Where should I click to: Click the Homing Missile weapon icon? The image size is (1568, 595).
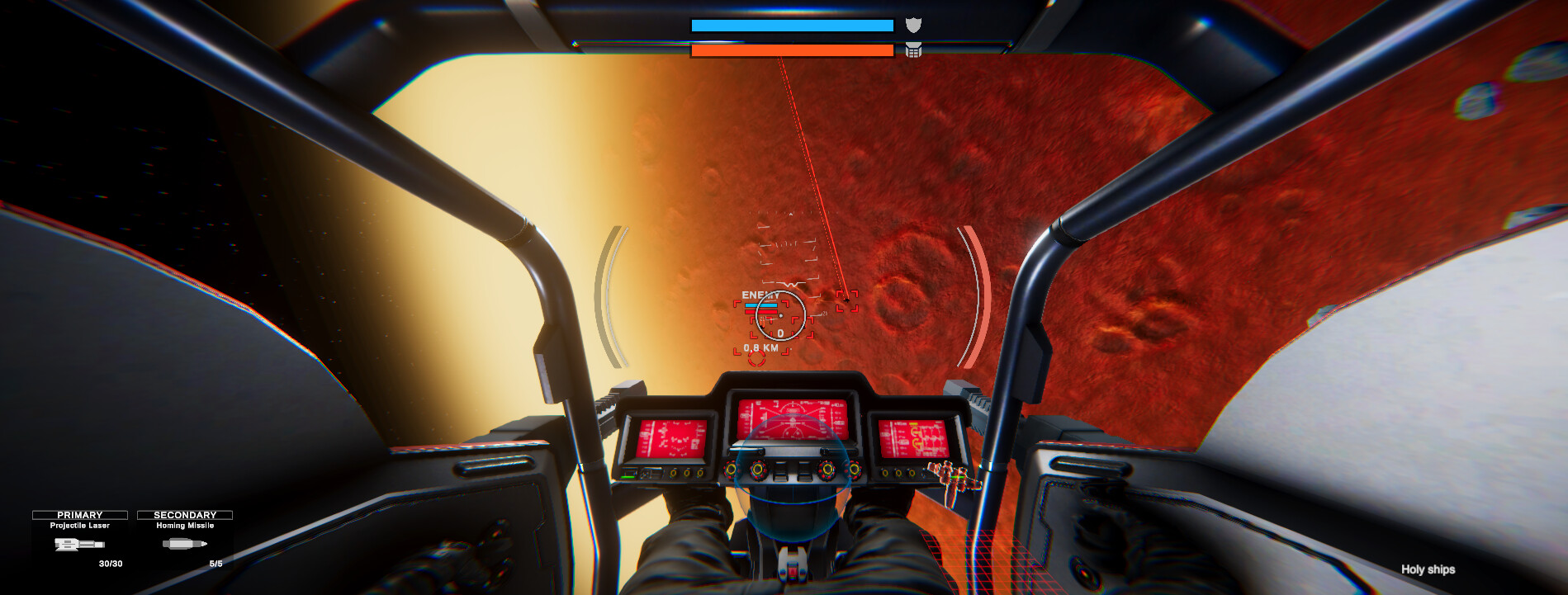(182, 545)
